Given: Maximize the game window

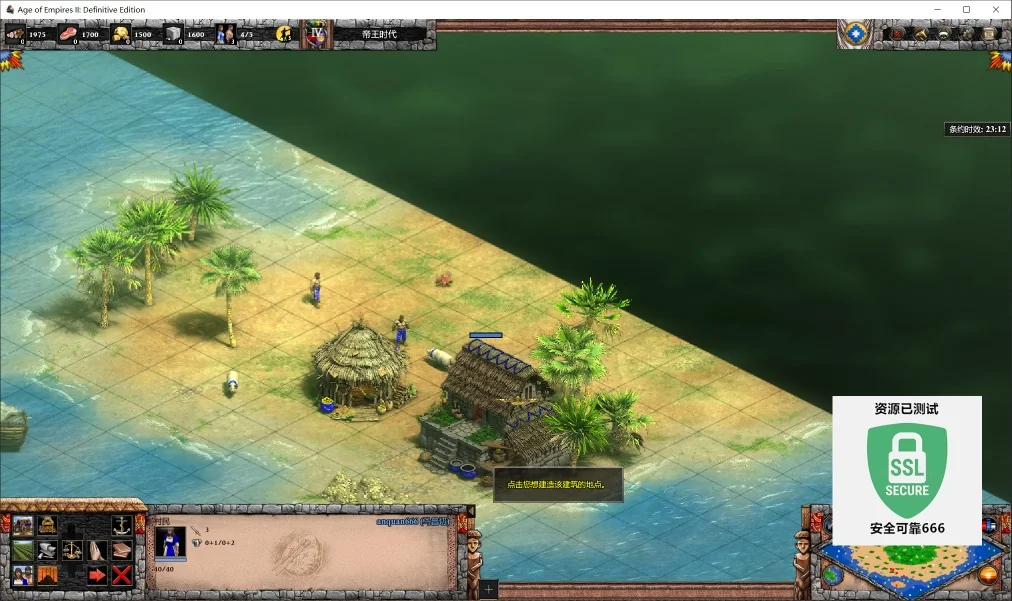Looking at the screenshot, I should point(966,9).
